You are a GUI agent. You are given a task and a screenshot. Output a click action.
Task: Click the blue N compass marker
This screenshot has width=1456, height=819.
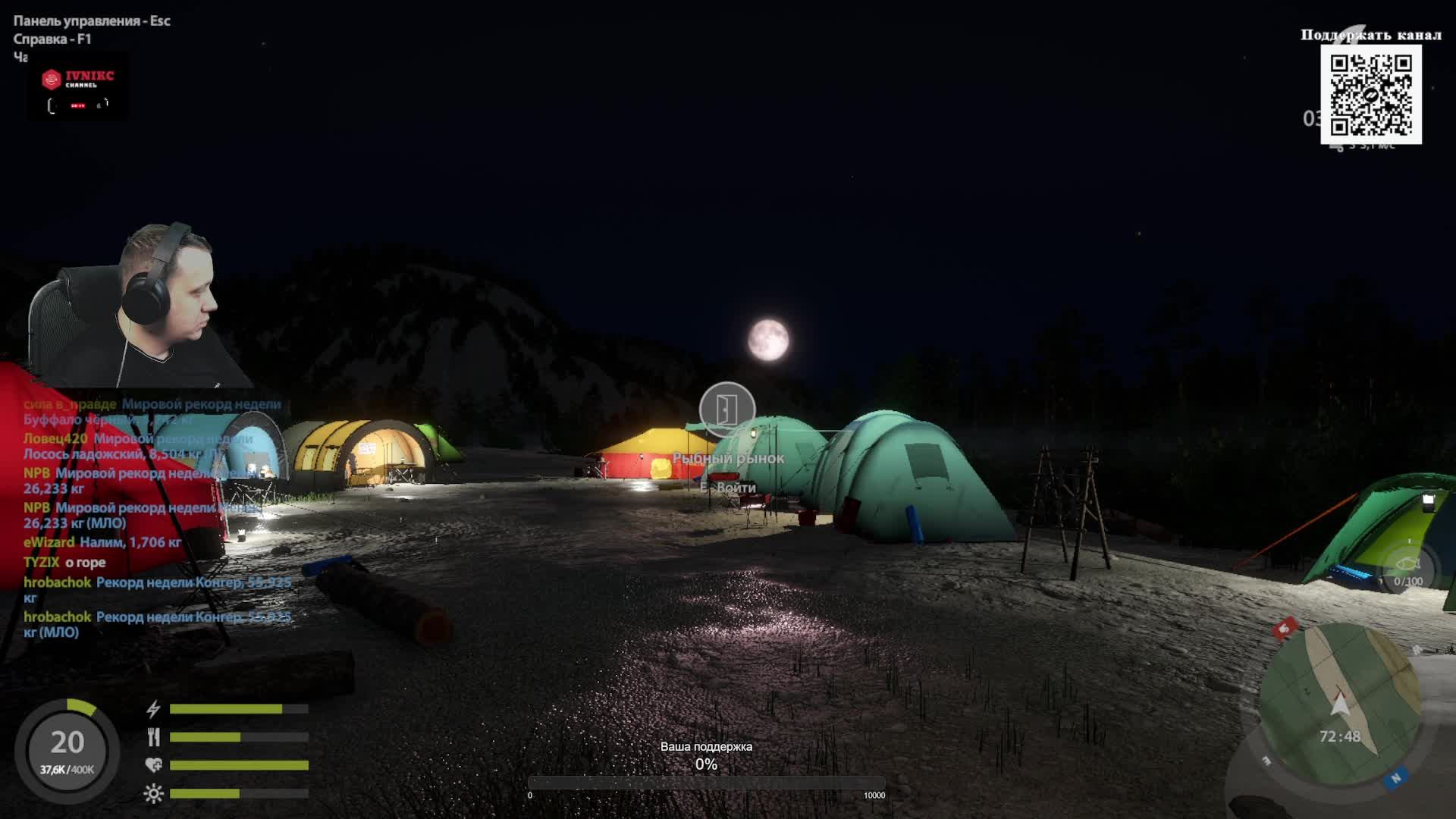coord(1395,778)
